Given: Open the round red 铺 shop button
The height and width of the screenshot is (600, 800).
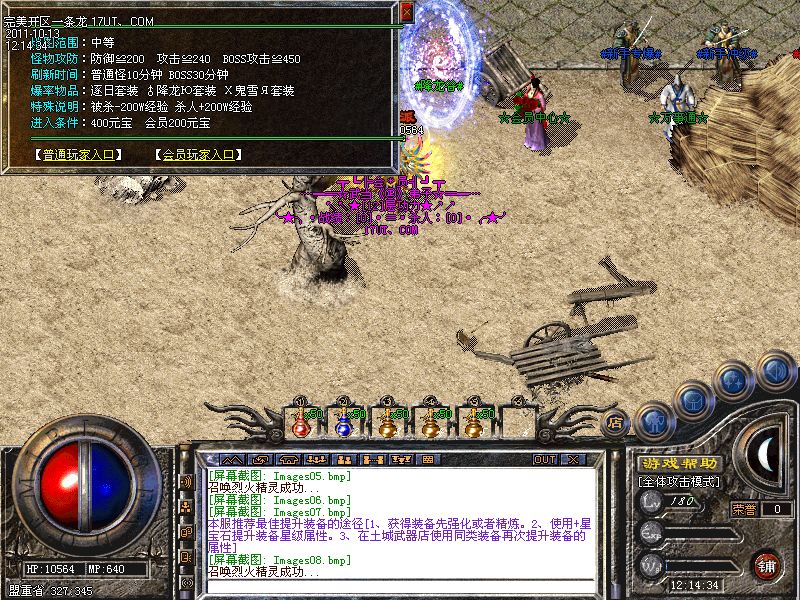Looking at the screenshot, I should pyautogui.click(x=768, y=565).
